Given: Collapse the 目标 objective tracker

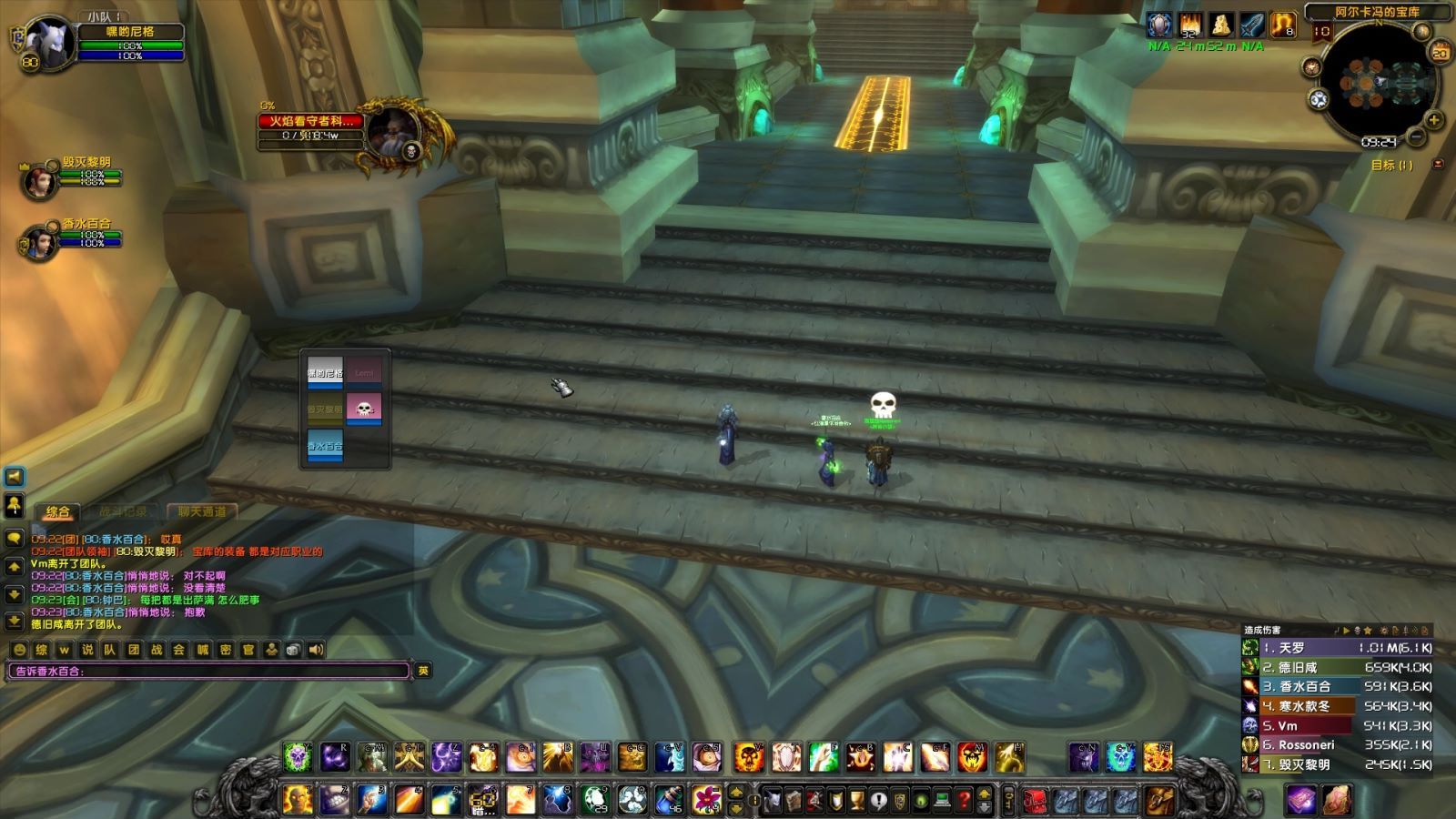Looking at the screenshot, I should click(1438, 165).
